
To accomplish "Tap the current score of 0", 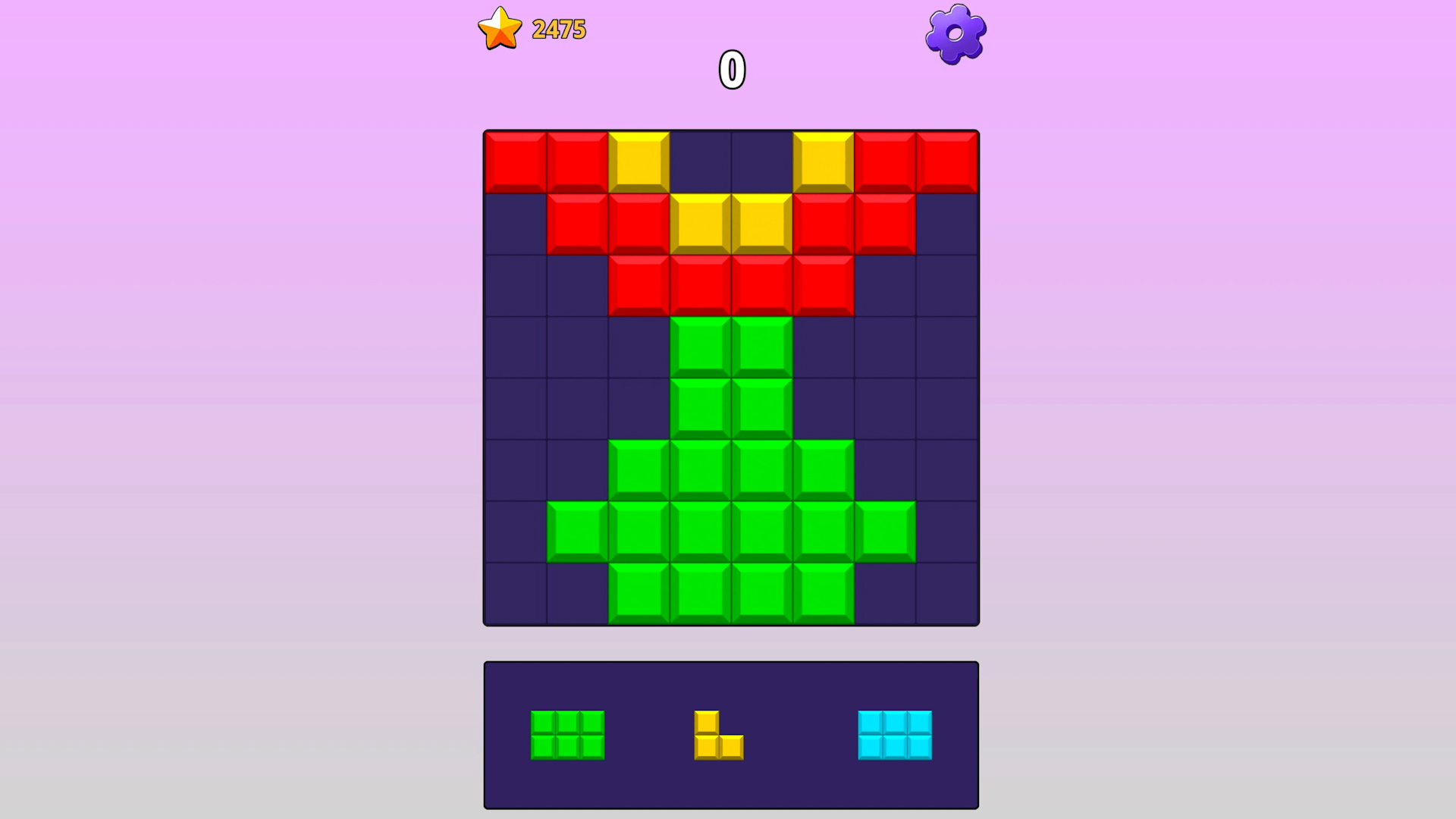I will pyautogui.click(x=730, y=70).
